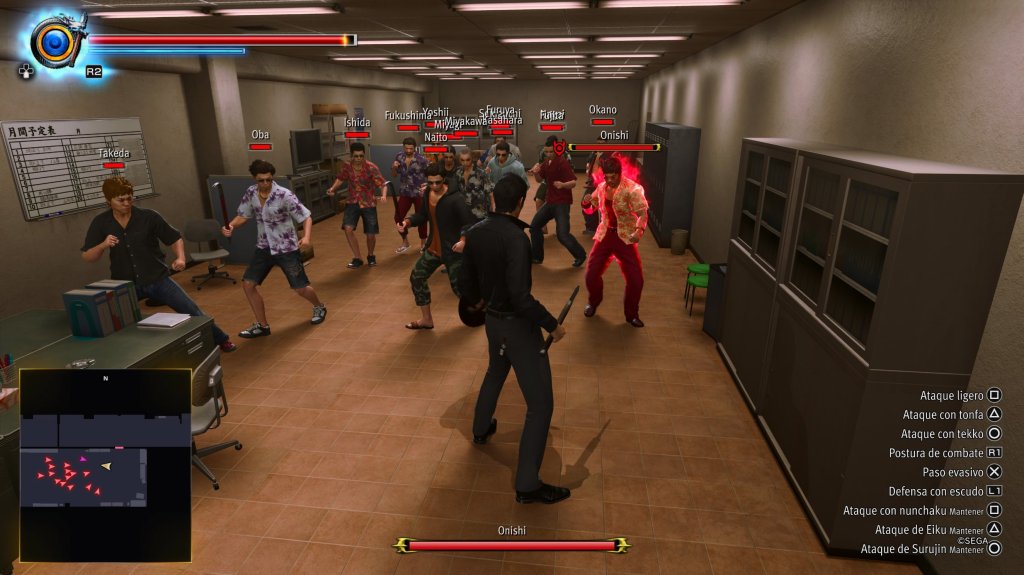
Task: Click the minimap in the corner
Action: tap(105, 465)
